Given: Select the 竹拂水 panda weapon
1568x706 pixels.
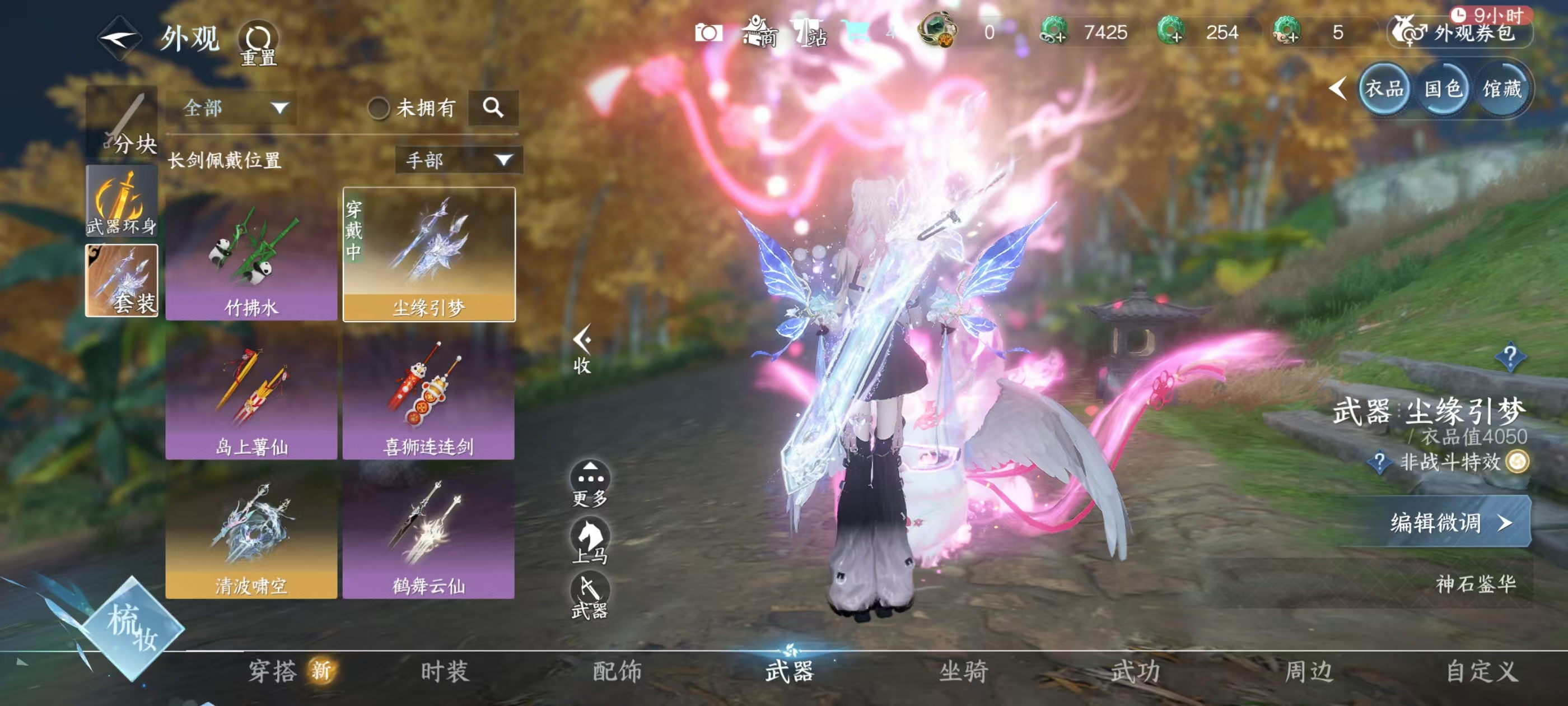Looking at the screenshot, I should (x=251, y=253).
